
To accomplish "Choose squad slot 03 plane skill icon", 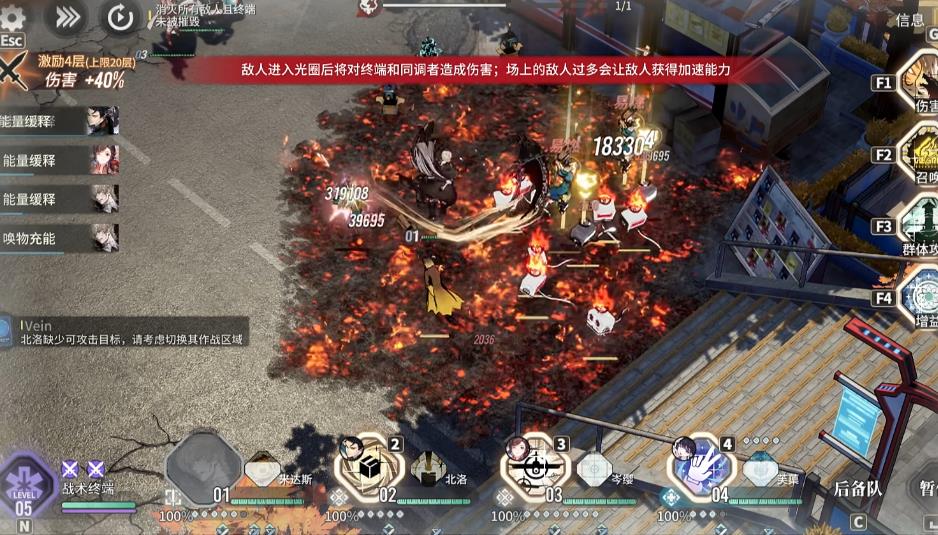I will 533,466.
